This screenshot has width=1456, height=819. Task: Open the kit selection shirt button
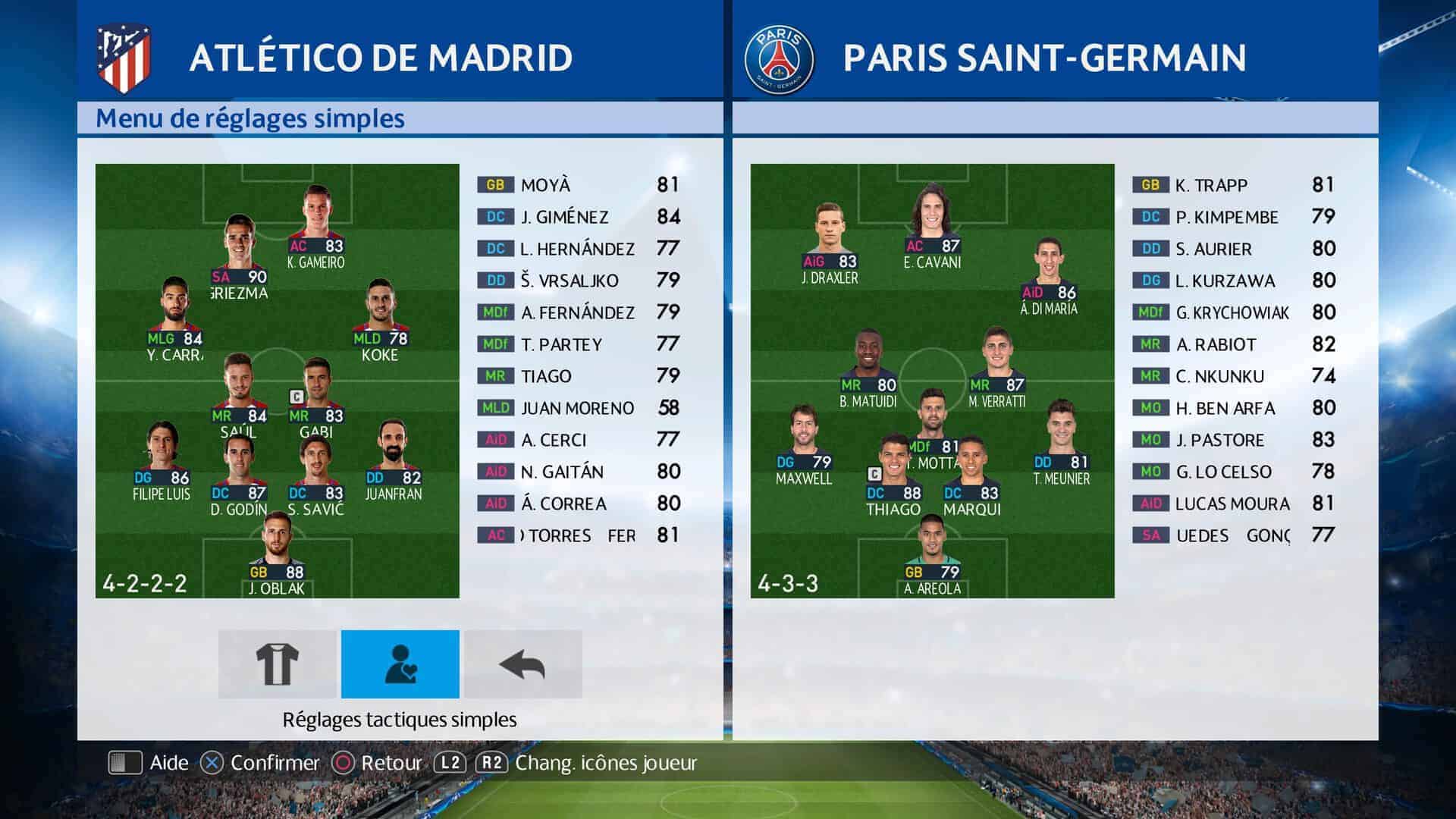pos(277,664)
